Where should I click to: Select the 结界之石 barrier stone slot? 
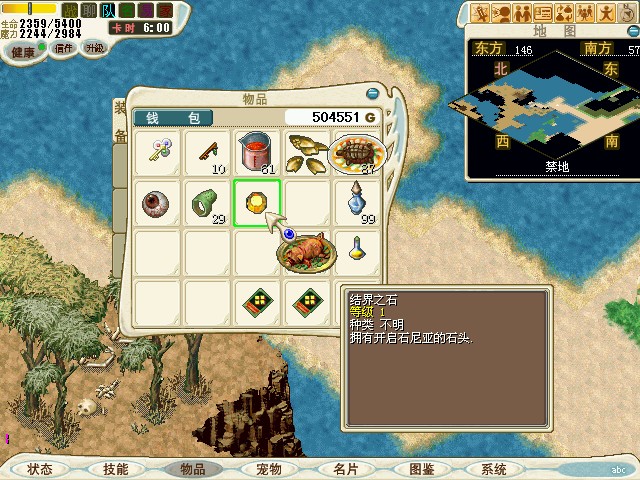pyautogui.click(x=257, y=203)
